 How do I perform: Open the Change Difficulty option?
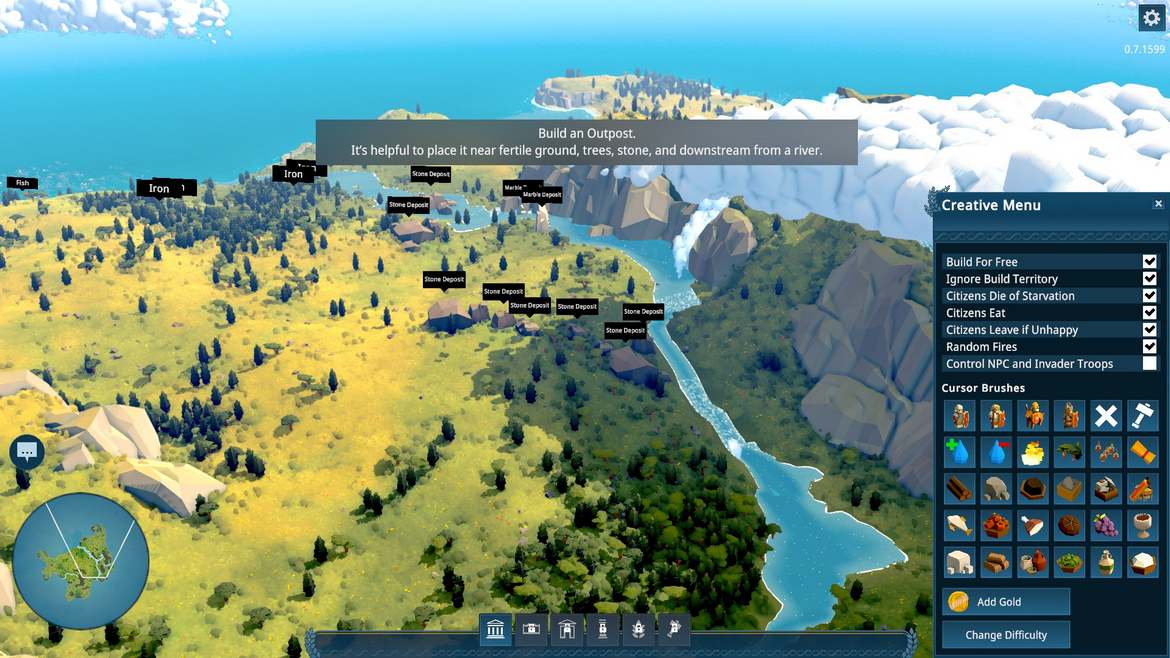point(1005,635)
